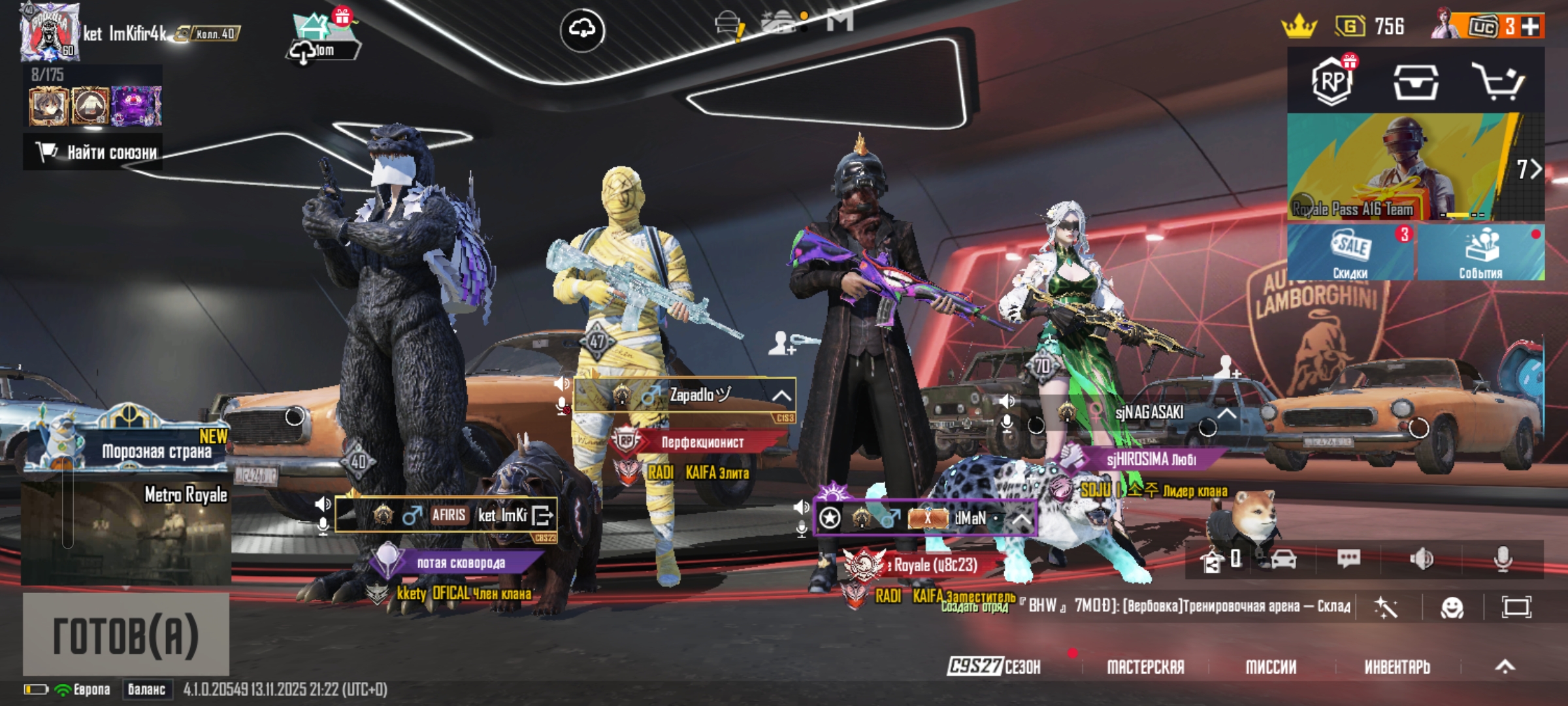
Task: Open the Инвентарь inventory tab
Action: [1397, 667]
